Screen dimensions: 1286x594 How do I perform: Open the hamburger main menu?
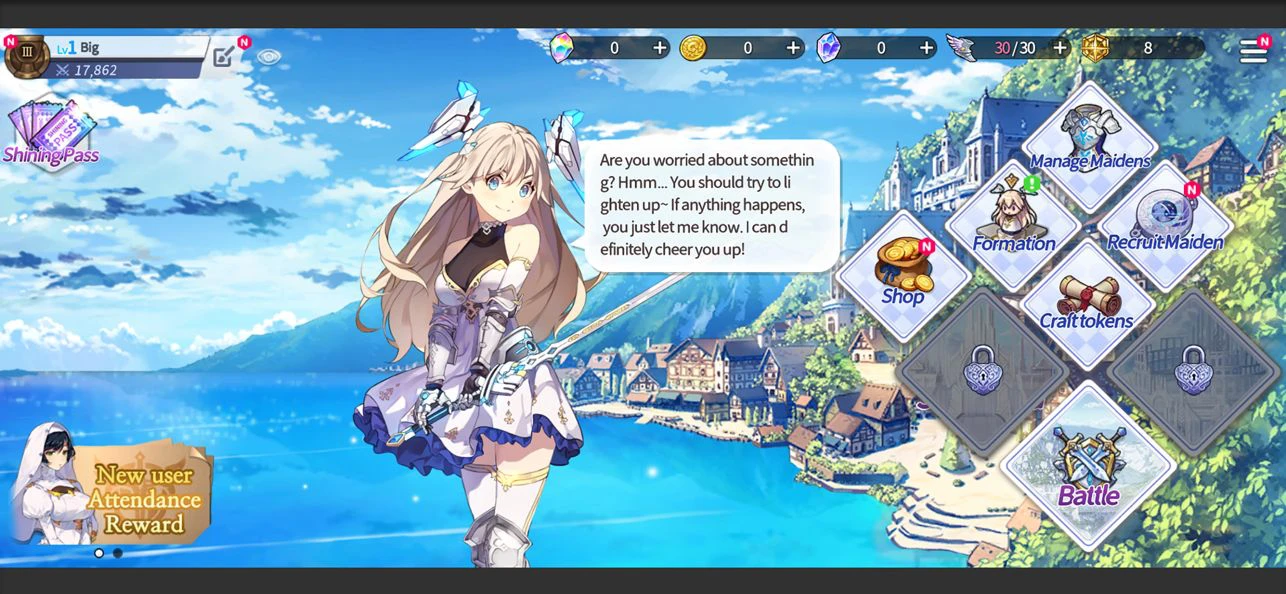coord(1253,50)
